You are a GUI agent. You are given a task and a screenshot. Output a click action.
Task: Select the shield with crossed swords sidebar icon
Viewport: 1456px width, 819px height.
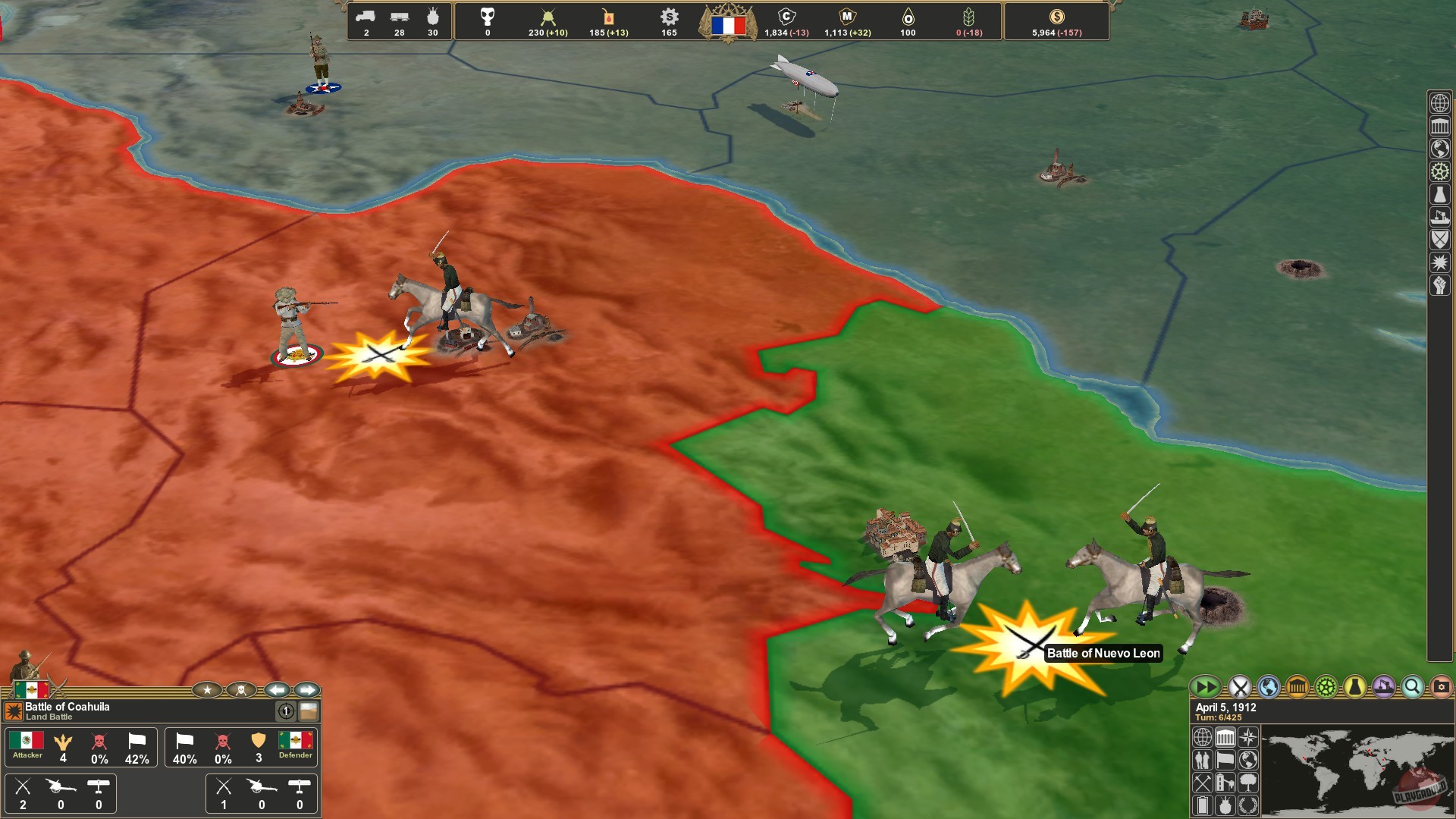[1439, 240]
